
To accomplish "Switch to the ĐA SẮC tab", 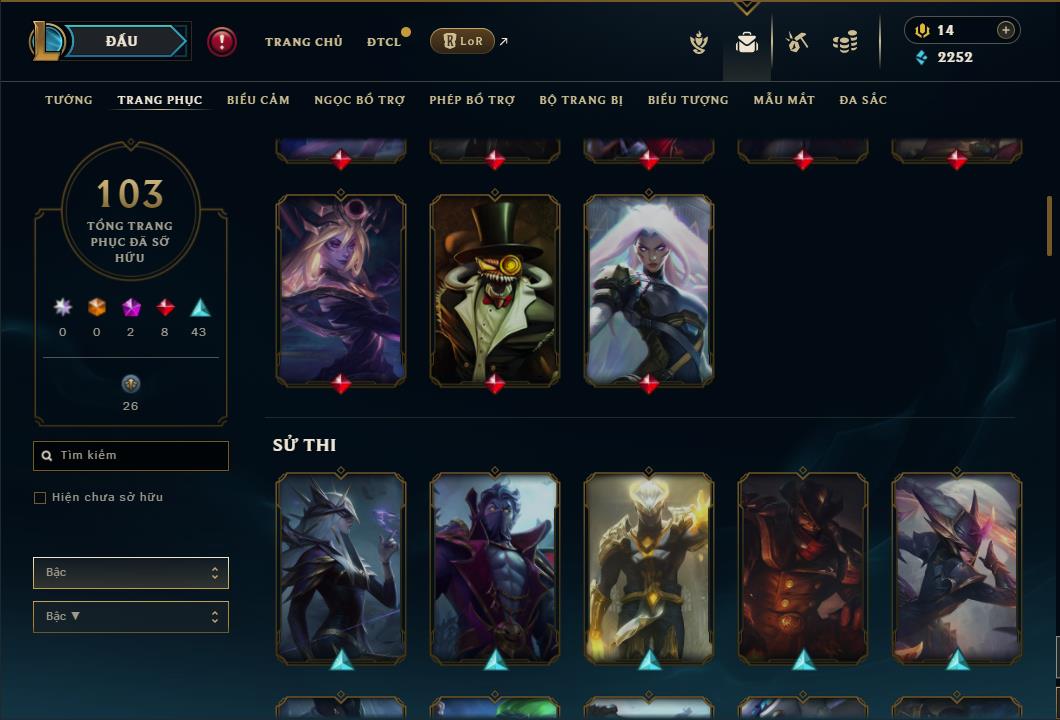I will pos(863,100).
